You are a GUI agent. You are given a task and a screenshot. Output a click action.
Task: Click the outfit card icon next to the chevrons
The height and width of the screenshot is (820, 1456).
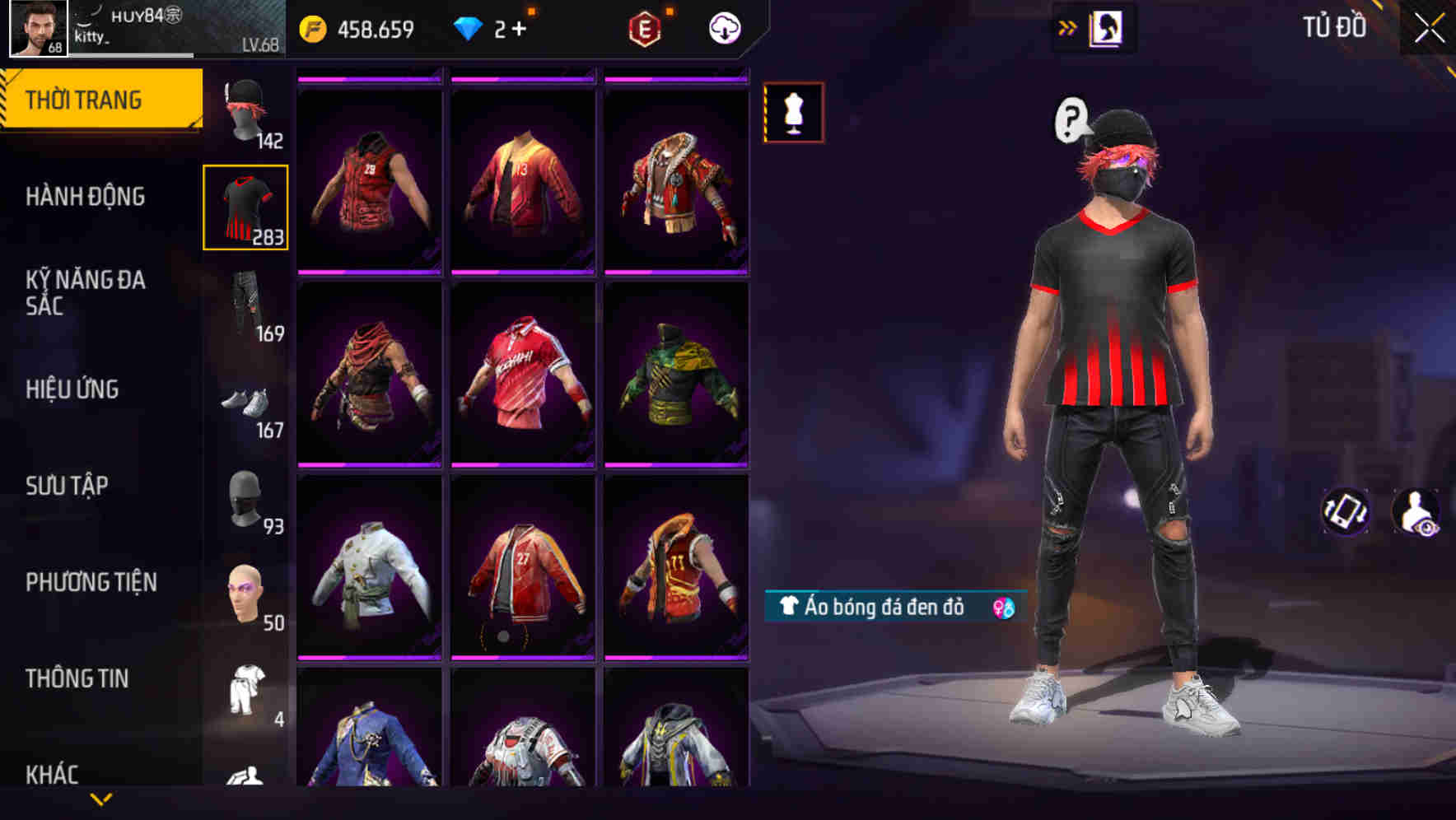click(x=1108, y=26)
